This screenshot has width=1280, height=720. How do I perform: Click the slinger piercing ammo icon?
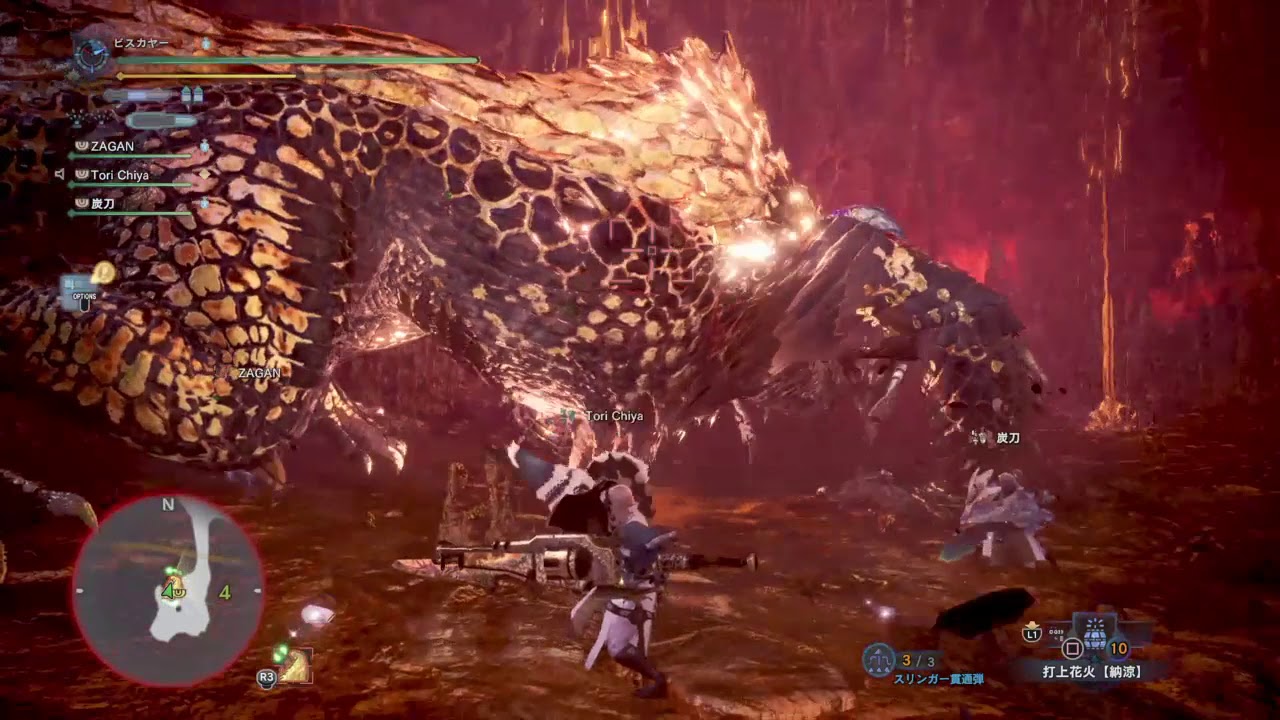[x=878, y=658]
